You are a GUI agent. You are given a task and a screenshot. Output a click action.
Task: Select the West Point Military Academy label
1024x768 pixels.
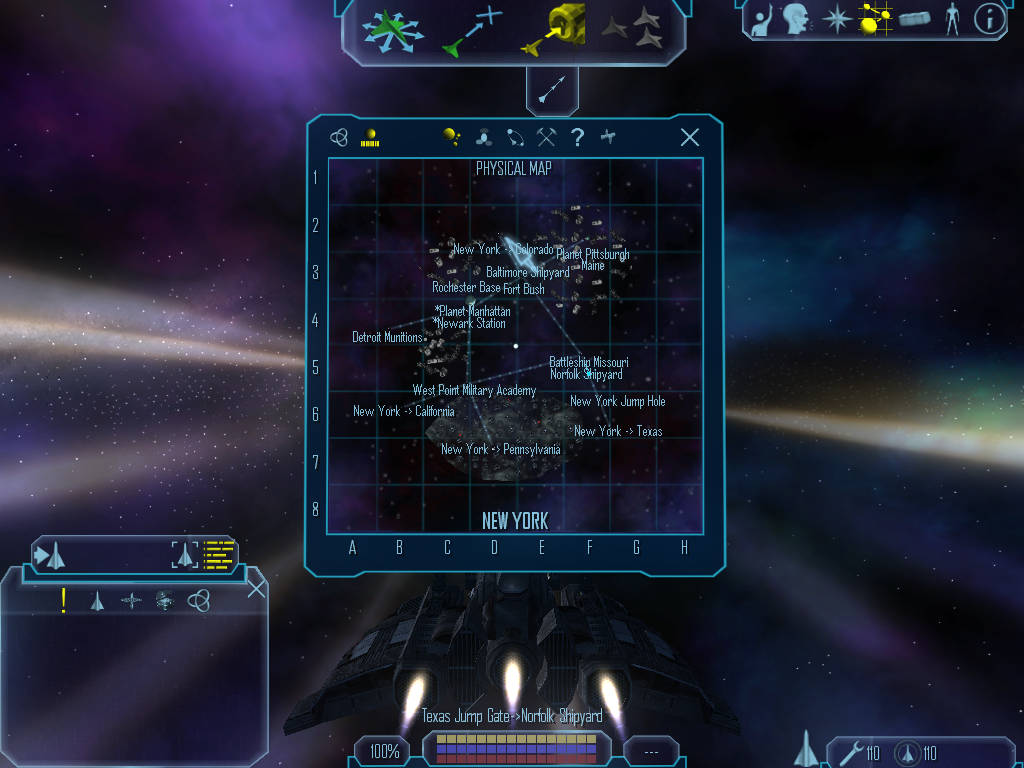[474, 390]
